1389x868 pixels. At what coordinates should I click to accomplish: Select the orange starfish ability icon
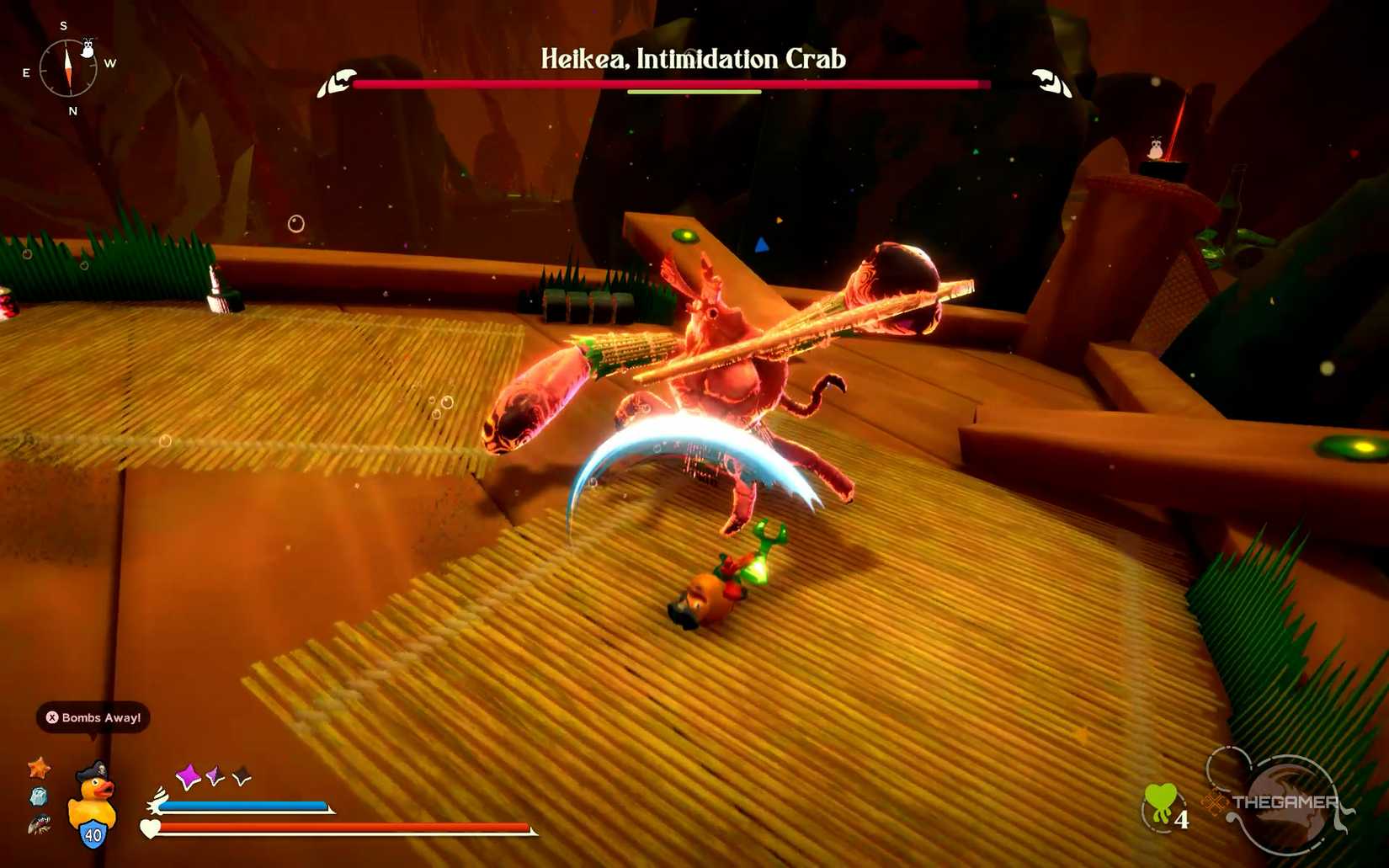coord(39,769)
